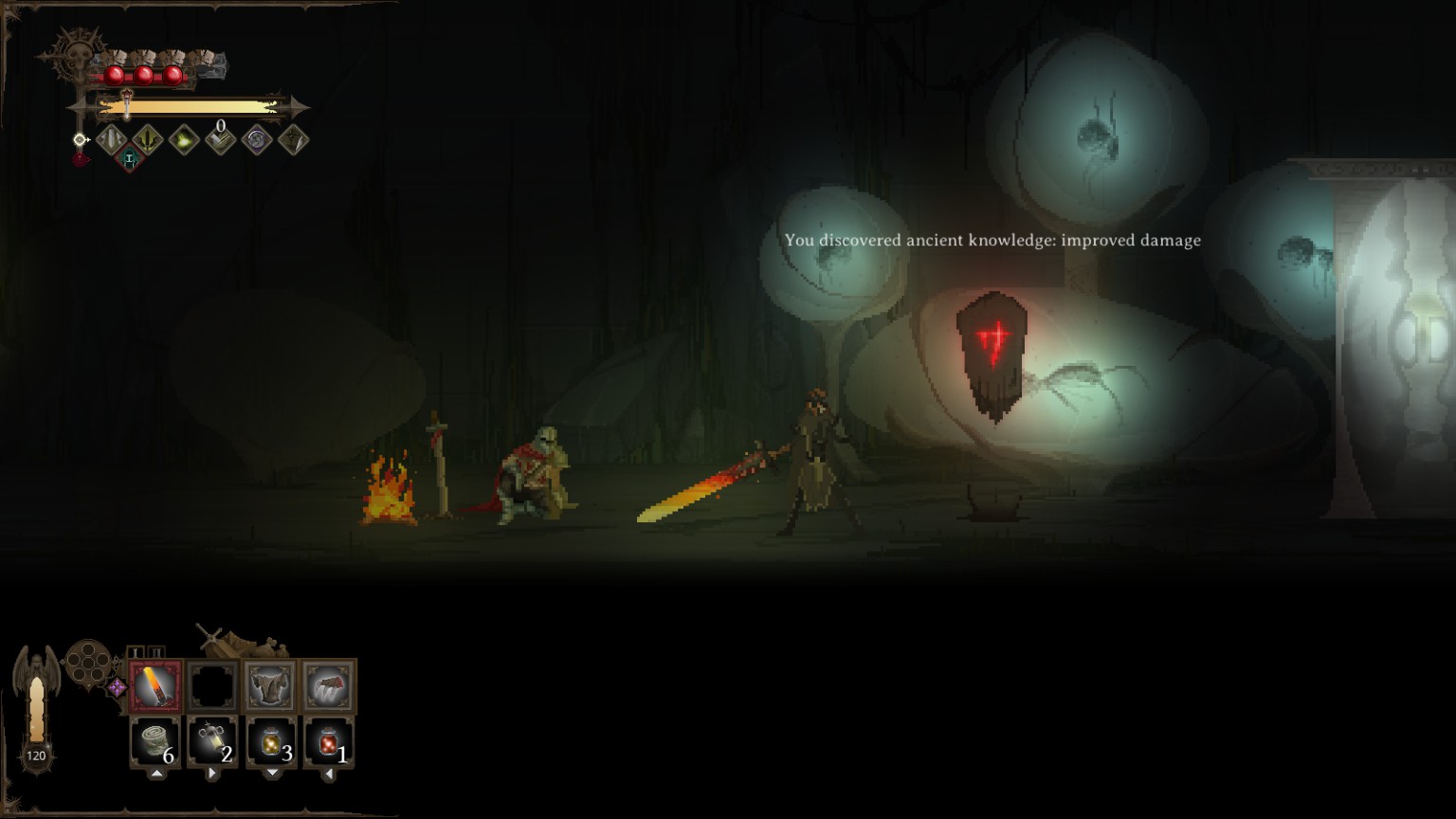Select the flaming sword weapon slot

pyautogui.click(x=155, y=685)
